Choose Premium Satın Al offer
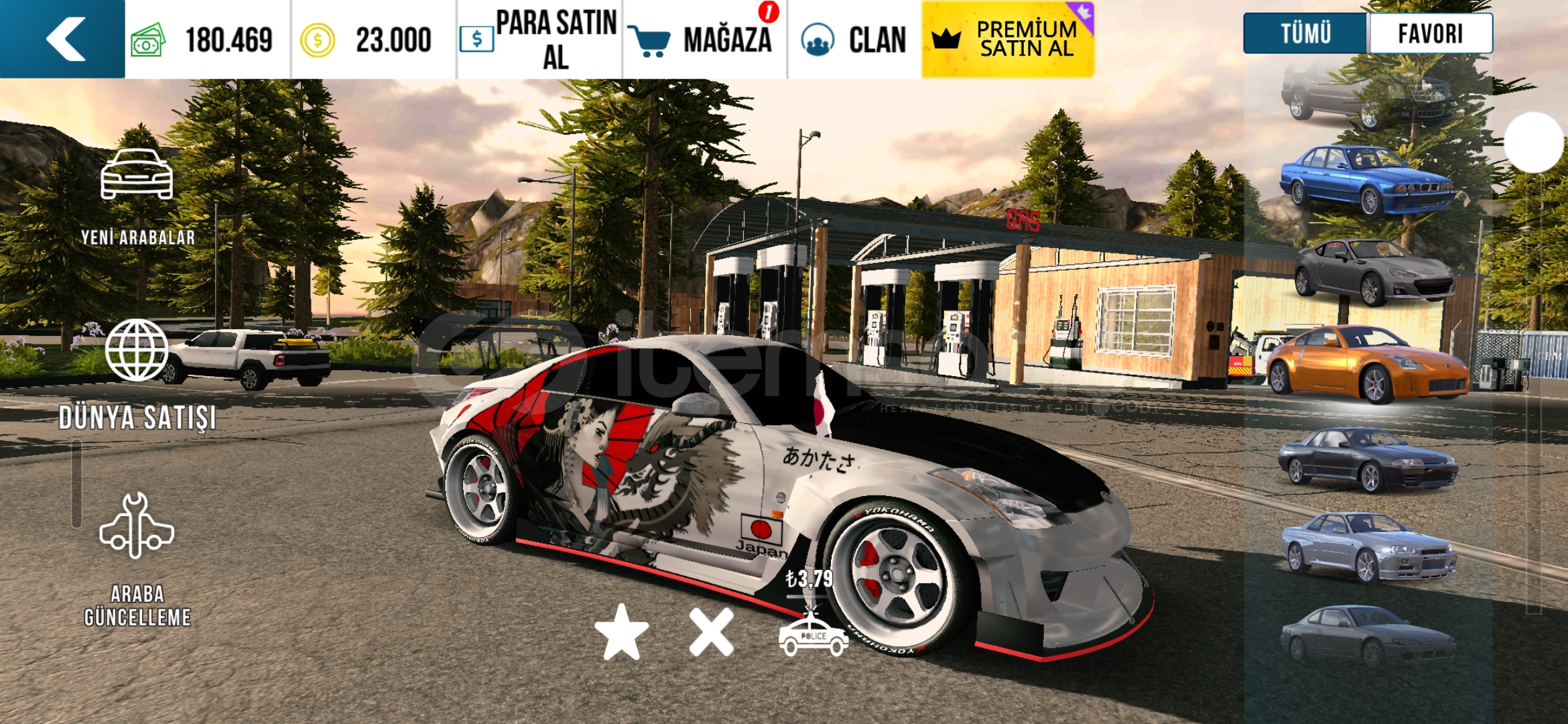 1007,39
